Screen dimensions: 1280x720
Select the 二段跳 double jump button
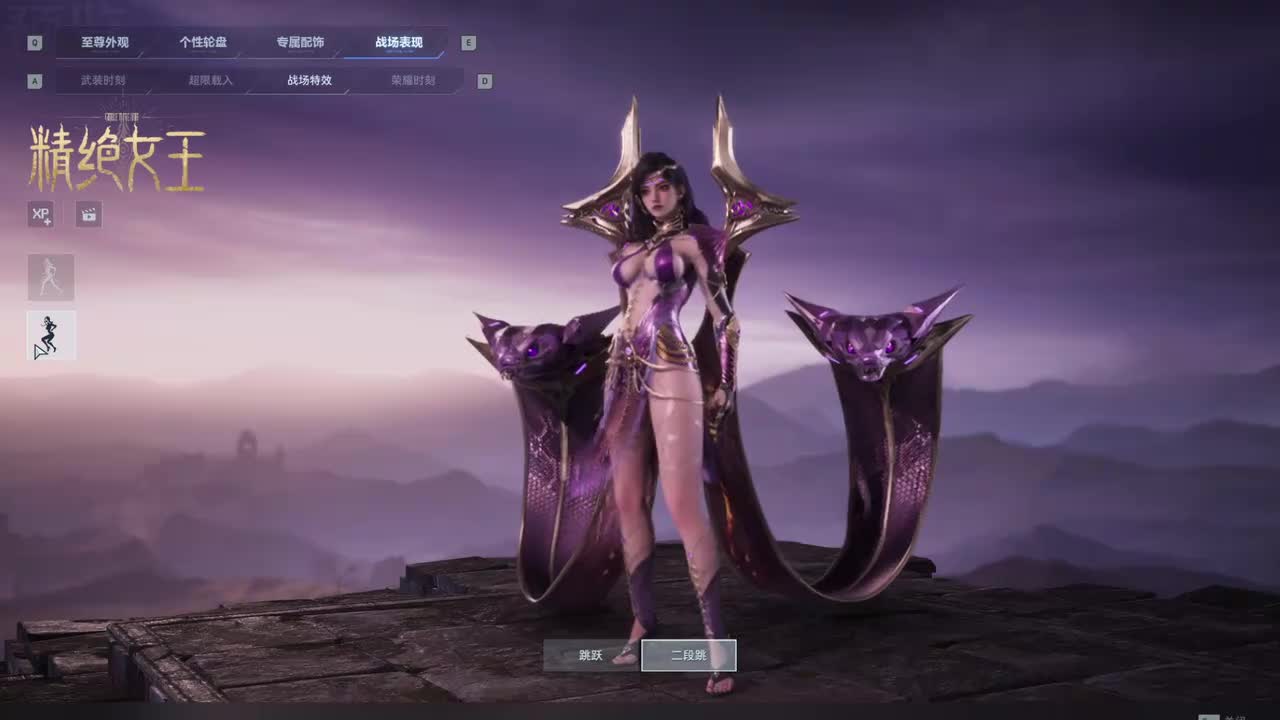click(689, 656)
